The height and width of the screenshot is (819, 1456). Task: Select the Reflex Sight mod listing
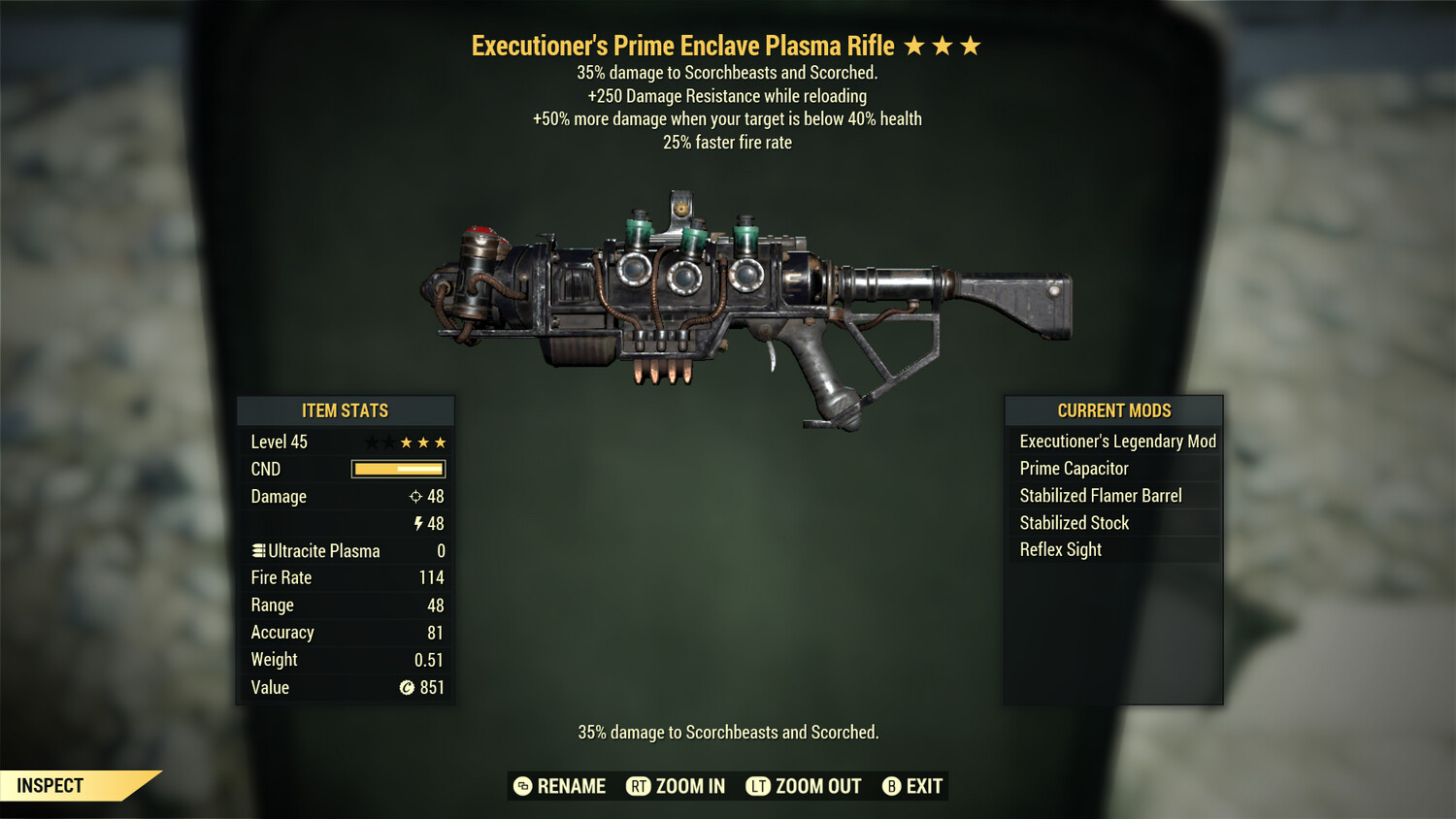pos(1060,549)
